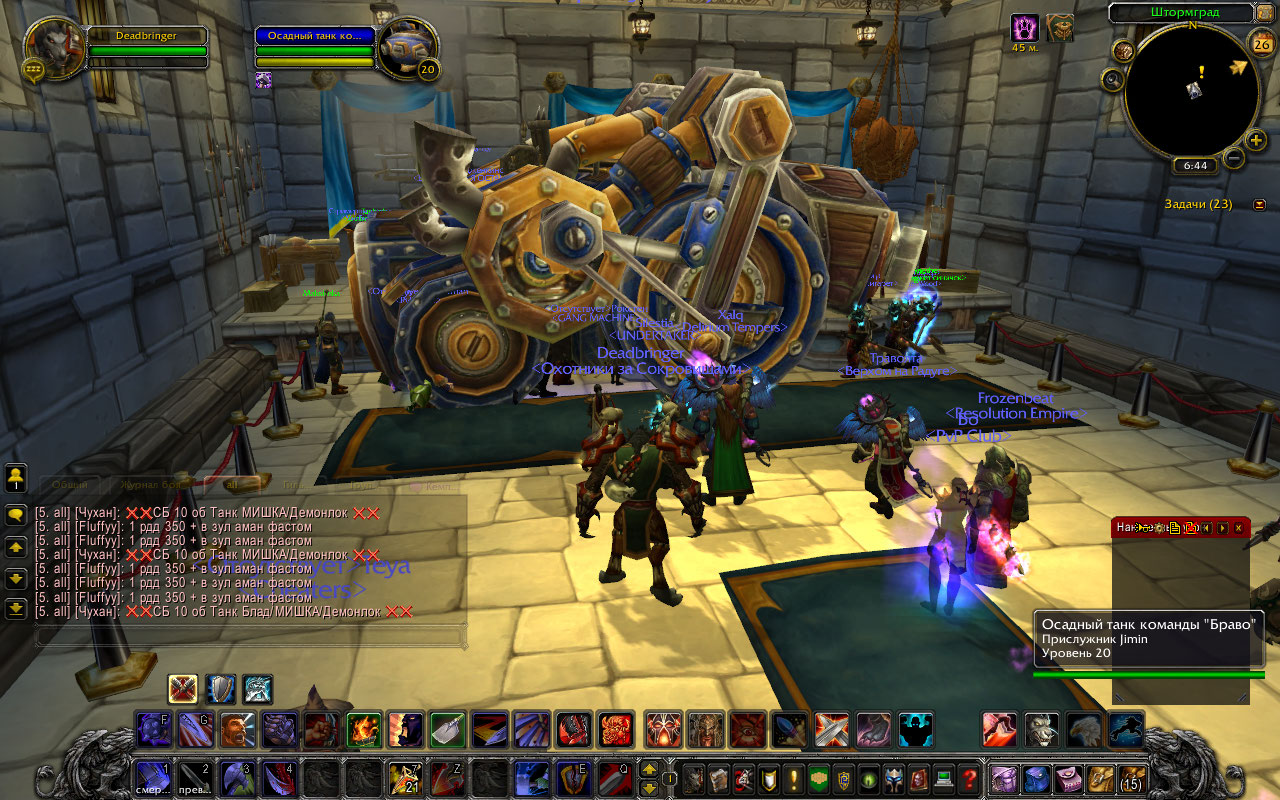Open the main menu computer icon

click(943, 777)
